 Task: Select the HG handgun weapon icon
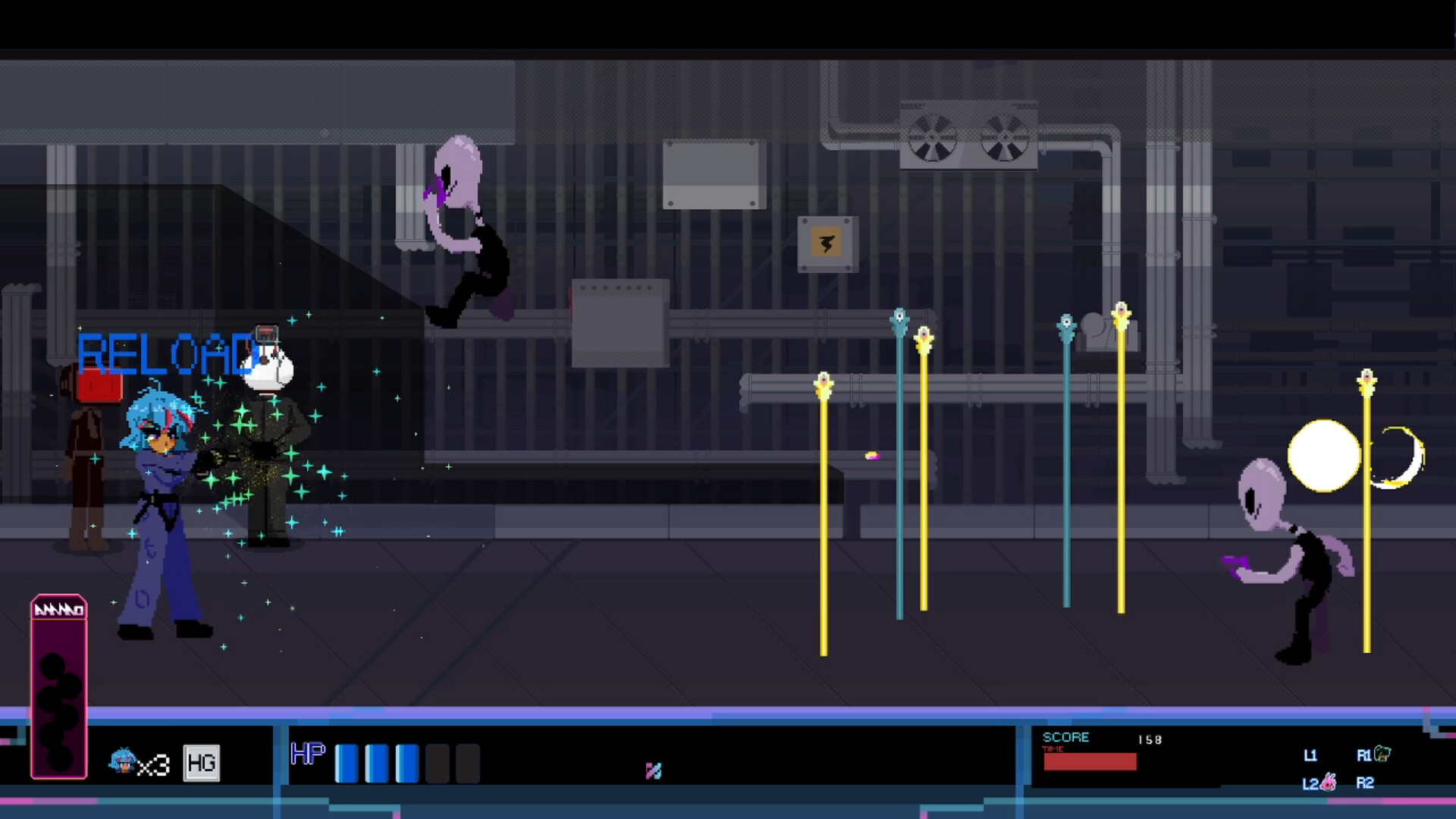[201, 762]
